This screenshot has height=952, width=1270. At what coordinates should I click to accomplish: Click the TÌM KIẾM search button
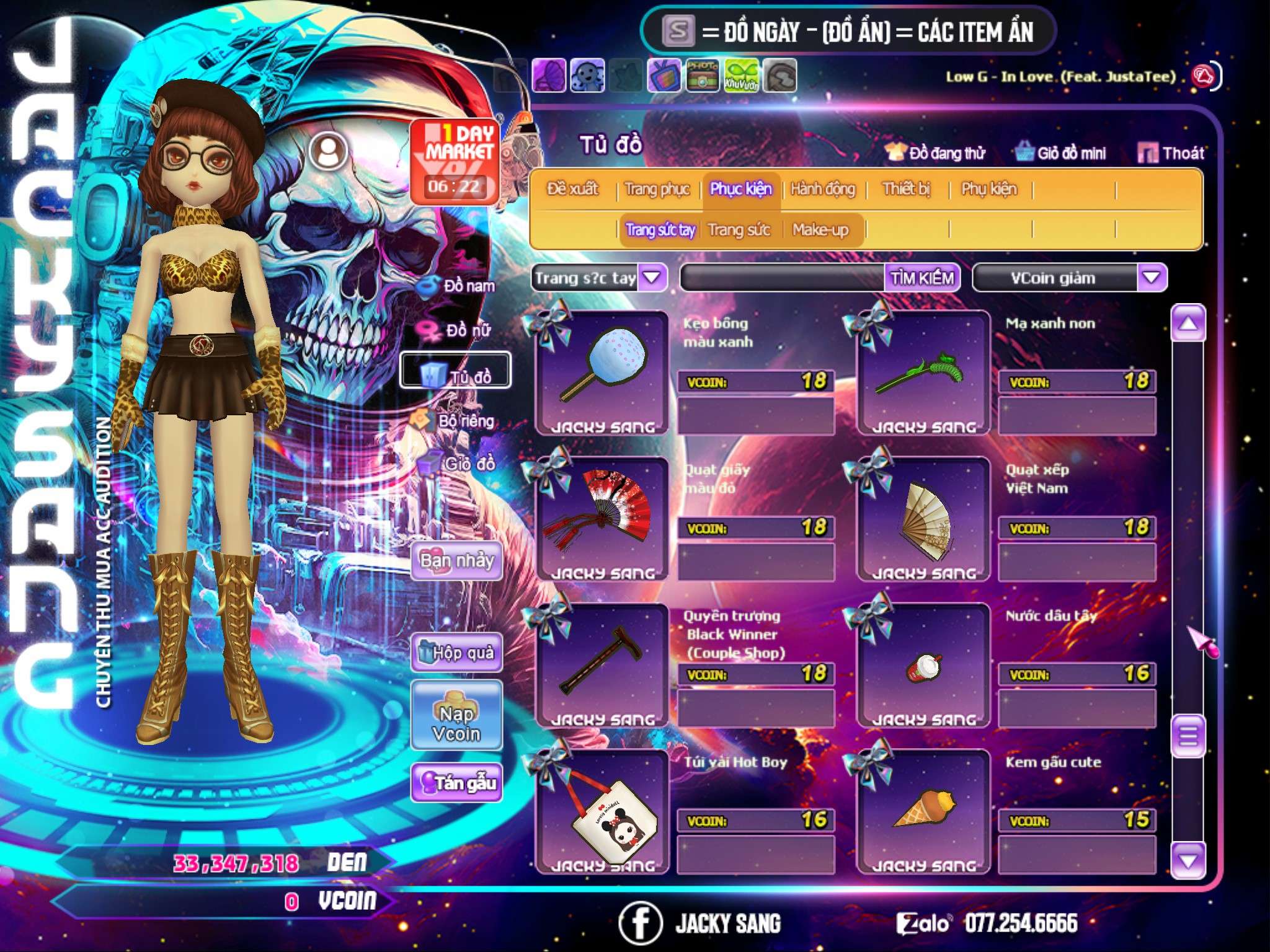[x=921, y=278]
